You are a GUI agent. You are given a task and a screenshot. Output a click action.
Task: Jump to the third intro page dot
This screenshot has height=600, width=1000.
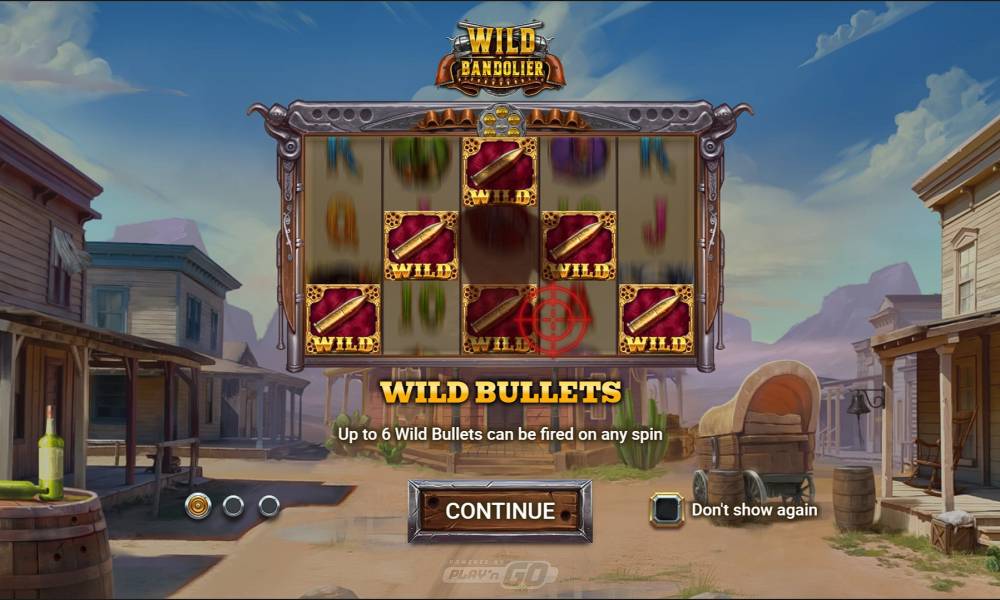269,506
